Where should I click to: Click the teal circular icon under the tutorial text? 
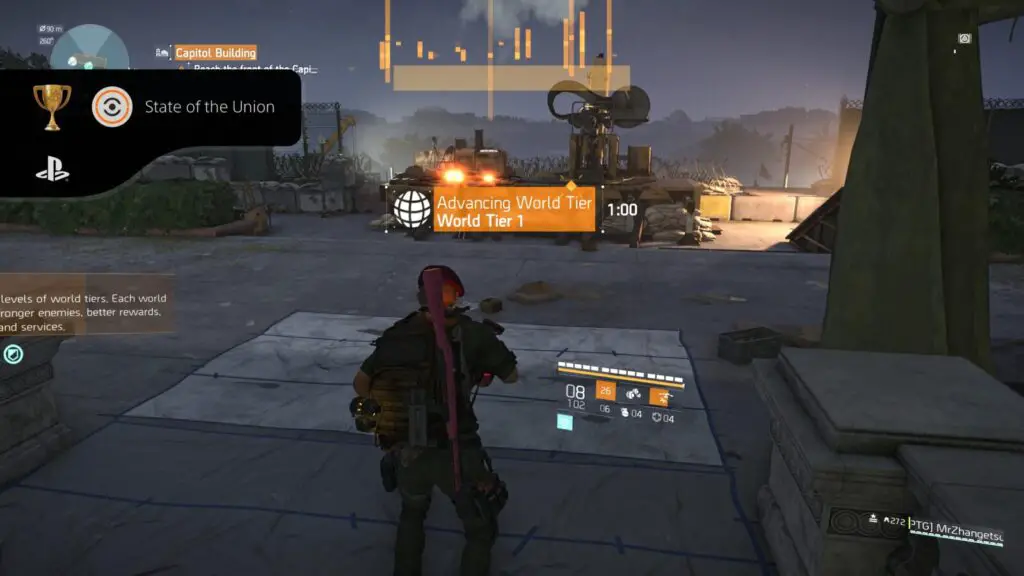pos(13,353)
